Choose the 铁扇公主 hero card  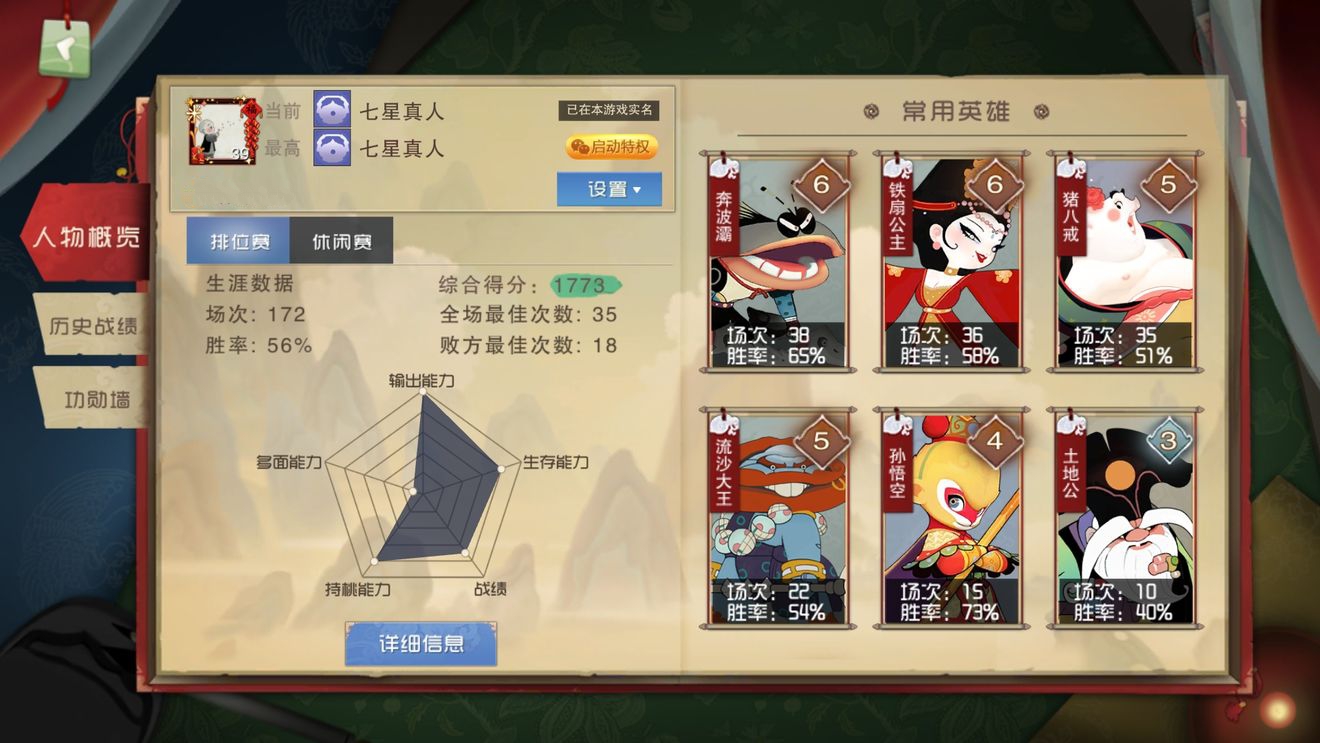pos(951,263)
